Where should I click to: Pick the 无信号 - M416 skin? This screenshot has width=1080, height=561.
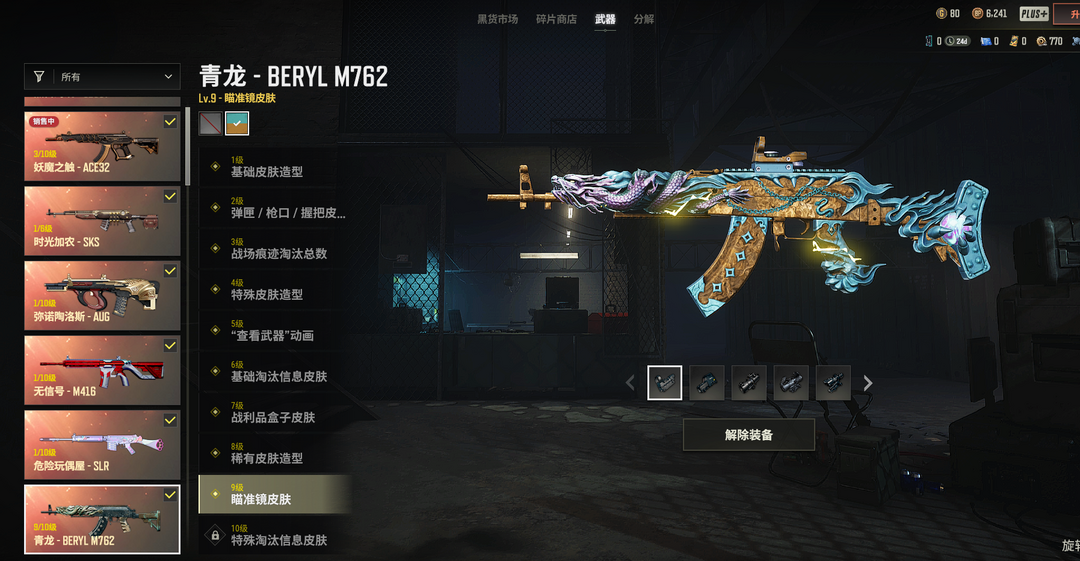pyautogui.click(x=102, y=370)
